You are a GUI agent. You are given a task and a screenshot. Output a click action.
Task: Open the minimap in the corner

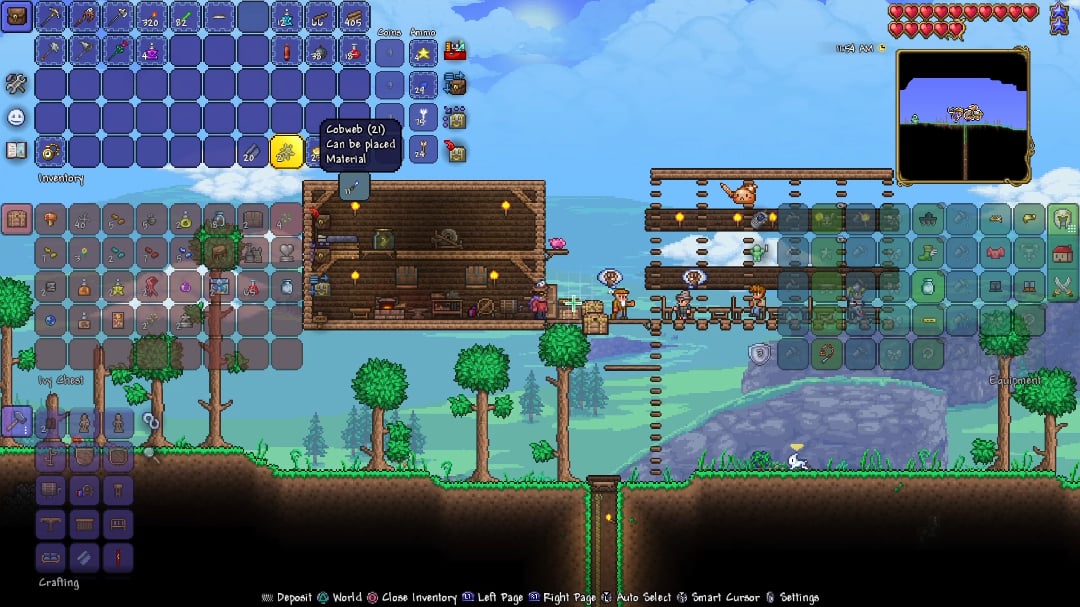[962, 115]
